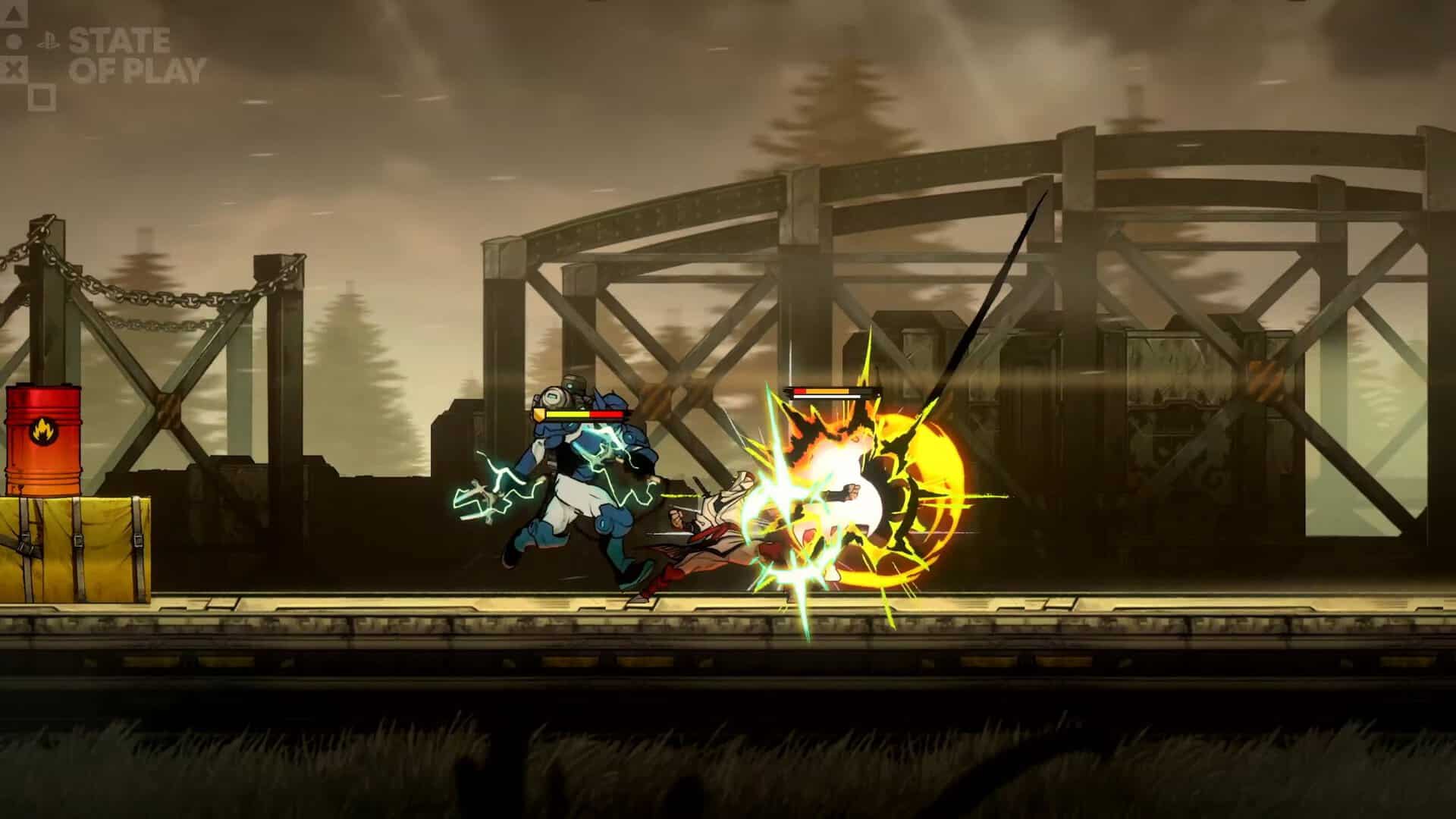The image size is (1456, 819).
Task: Select the square shape icon
Action: pyautogui.click(x=41, y=93)
